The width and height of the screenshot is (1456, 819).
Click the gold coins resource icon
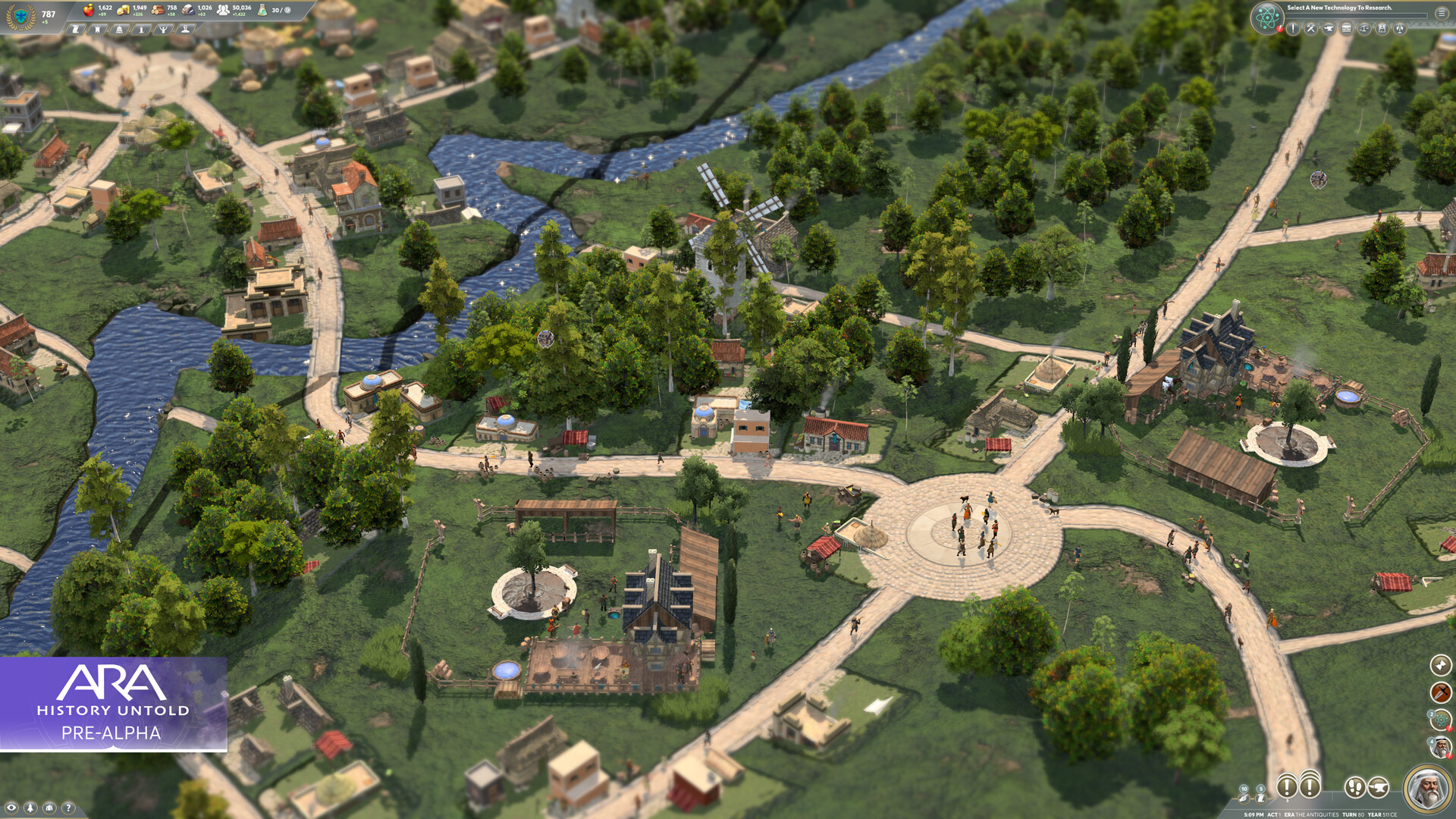tap(124, 11)
